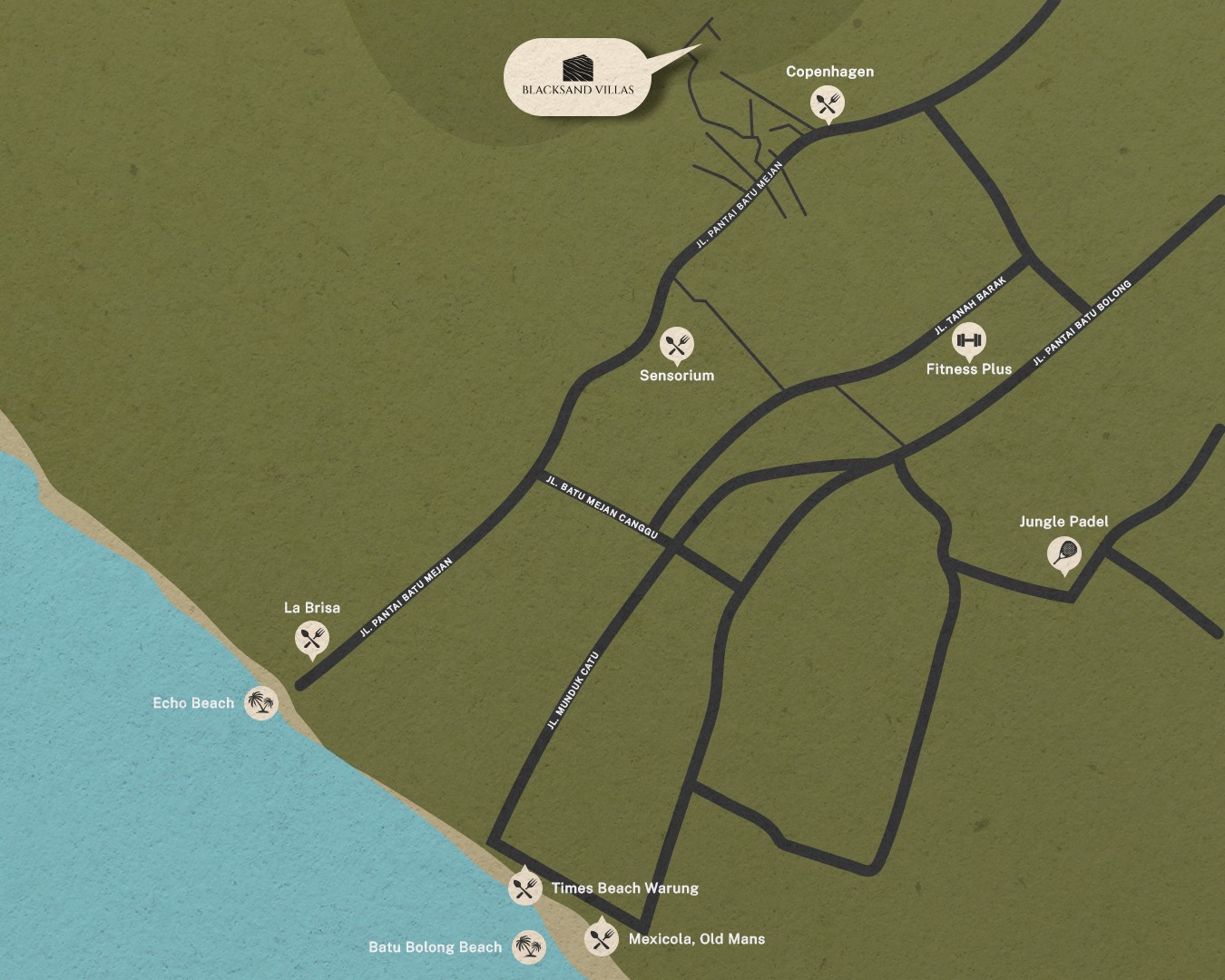Select the Blacksand Villas map callout
1225x980 pixels.
(578, 77)
